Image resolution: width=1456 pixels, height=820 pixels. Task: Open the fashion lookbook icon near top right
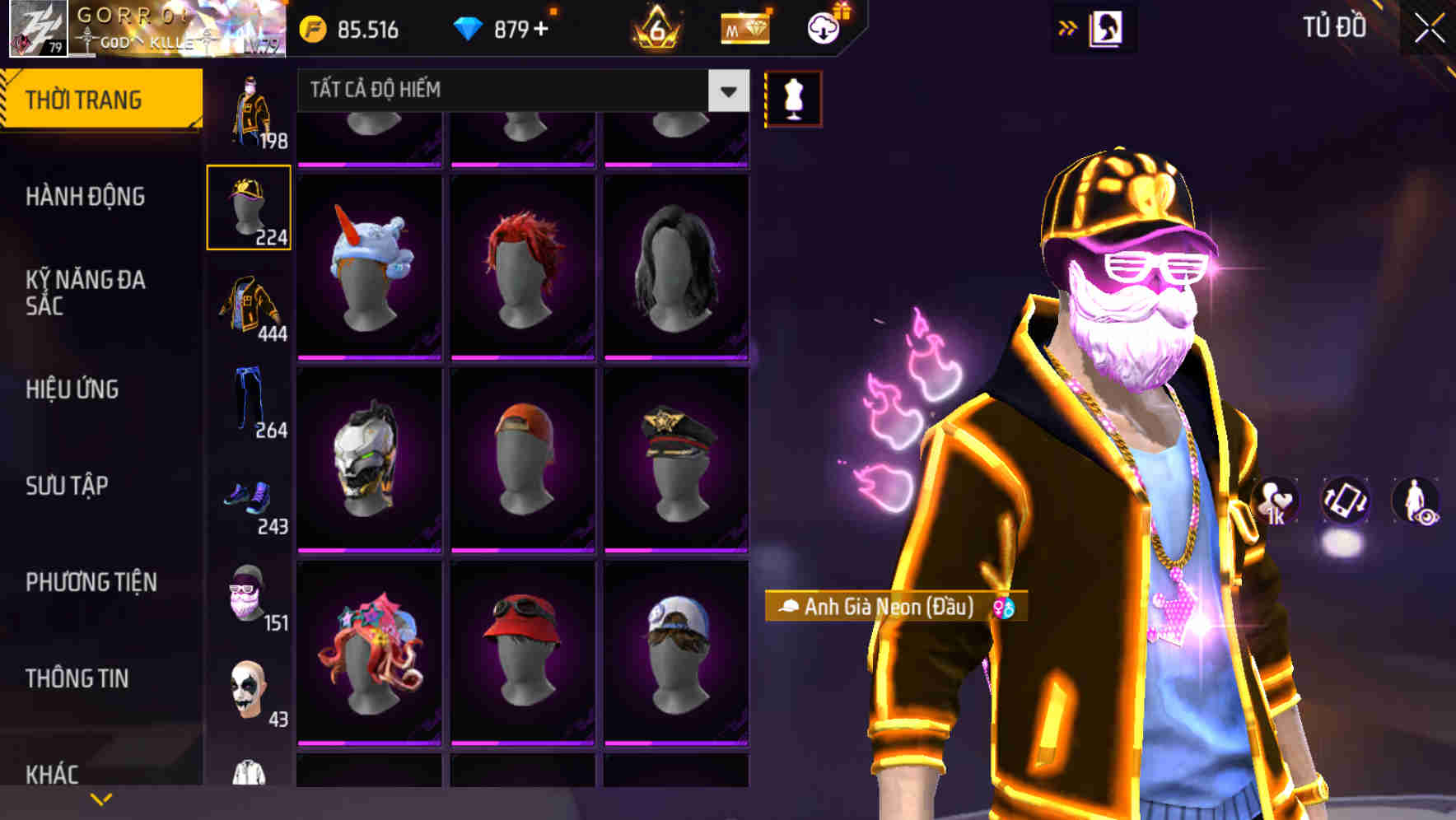1104,27
